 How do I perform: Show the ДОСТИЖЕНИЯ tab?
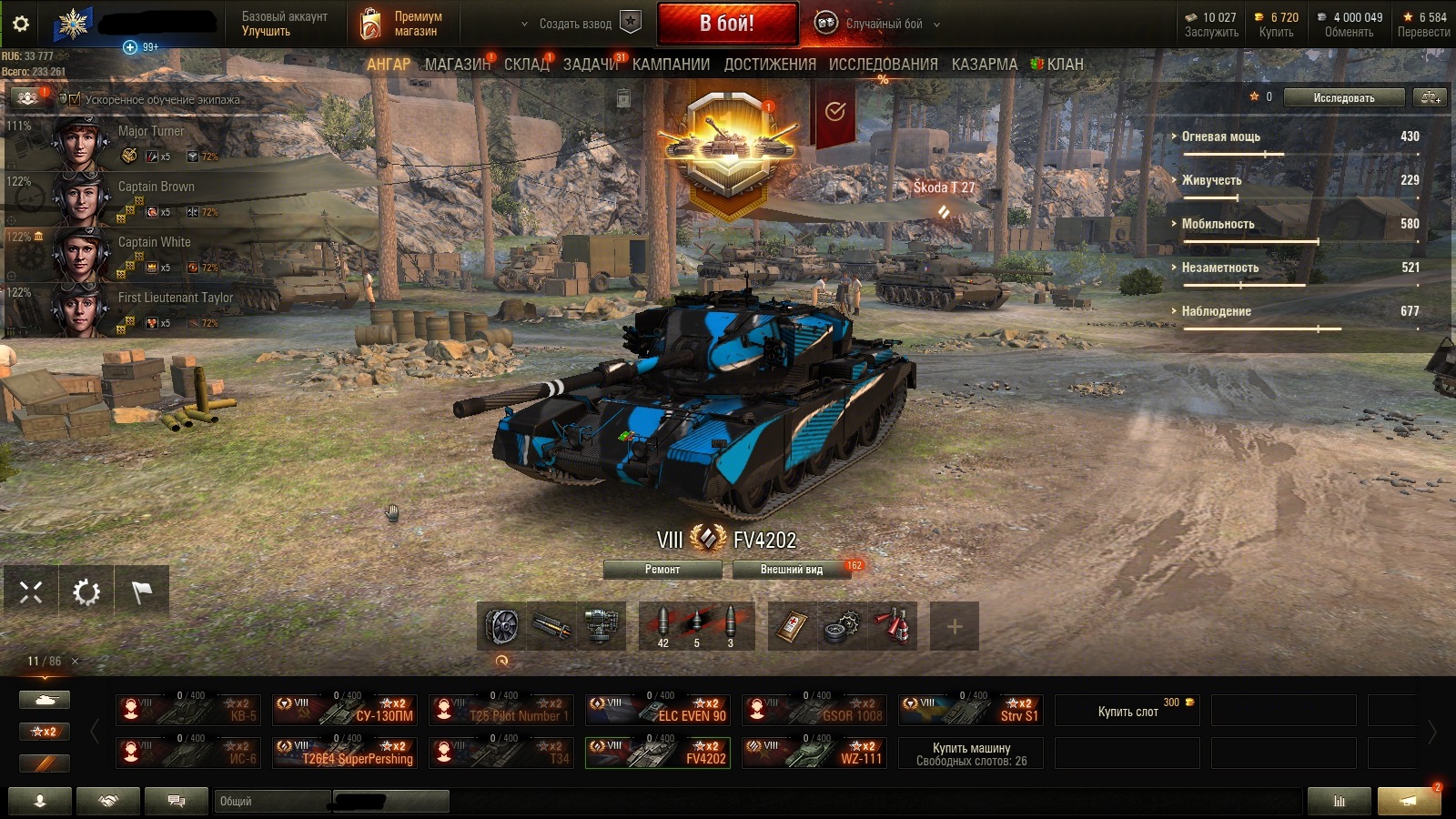pyautogui.click(x=770, y=65)
